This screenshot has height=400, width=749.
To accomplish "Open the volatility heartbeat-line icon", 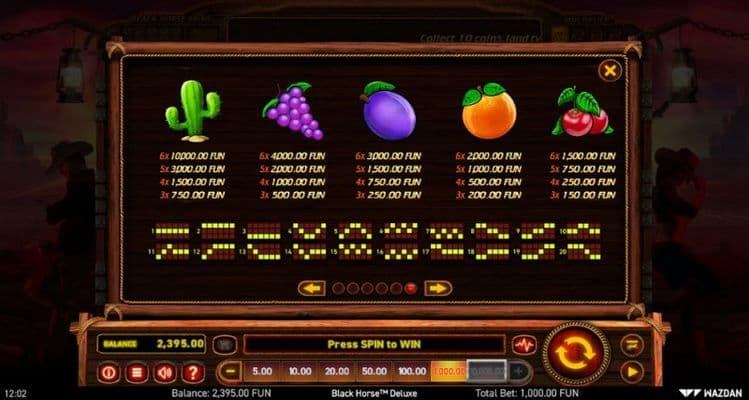I will coord(524,344).
